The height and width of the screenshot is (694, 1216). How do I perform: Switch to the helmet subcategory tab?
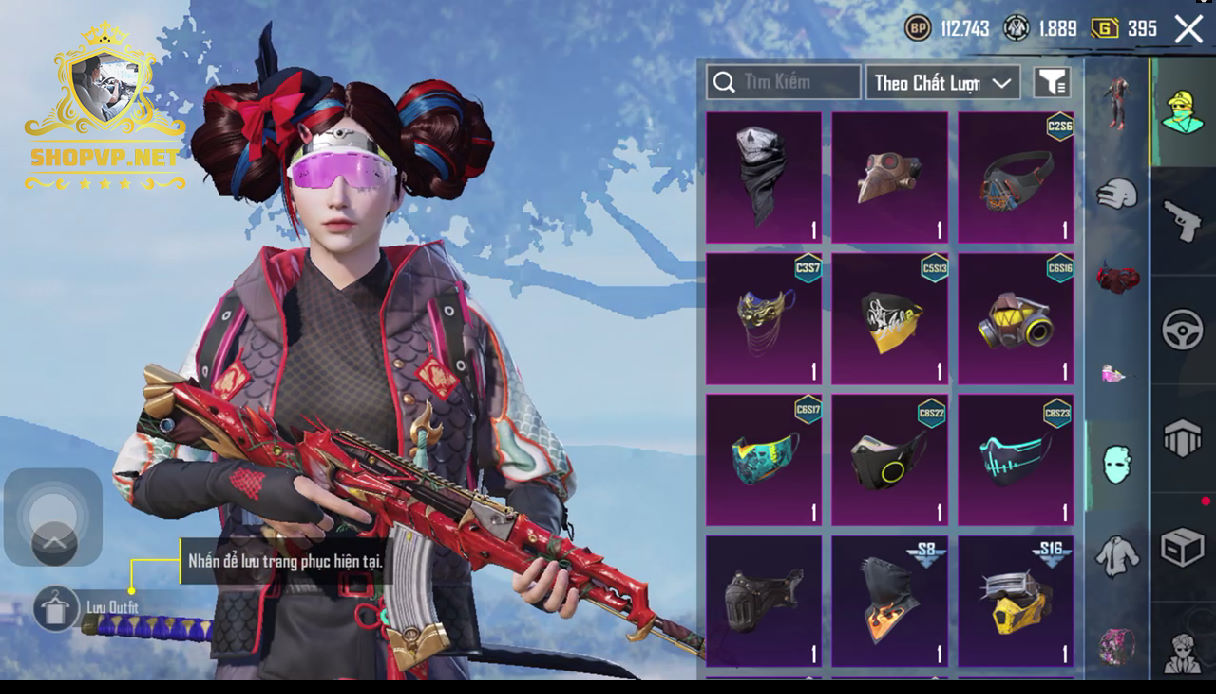(1116, 193)
